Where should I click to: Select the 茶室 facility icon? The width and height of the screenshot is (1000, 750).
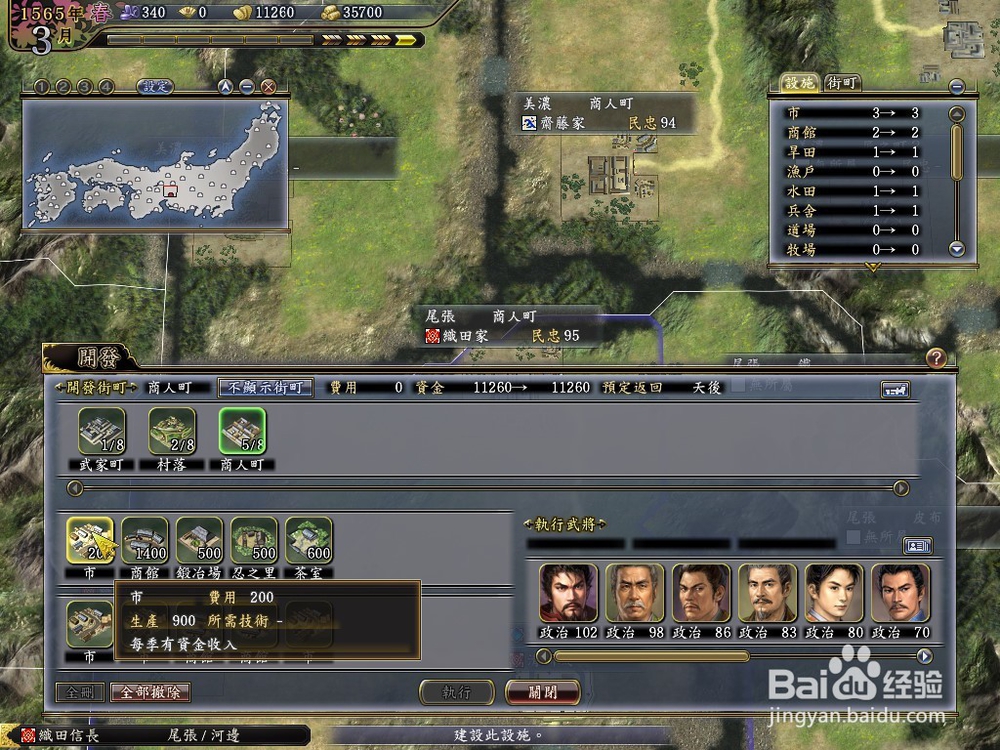tap(309, 540)
